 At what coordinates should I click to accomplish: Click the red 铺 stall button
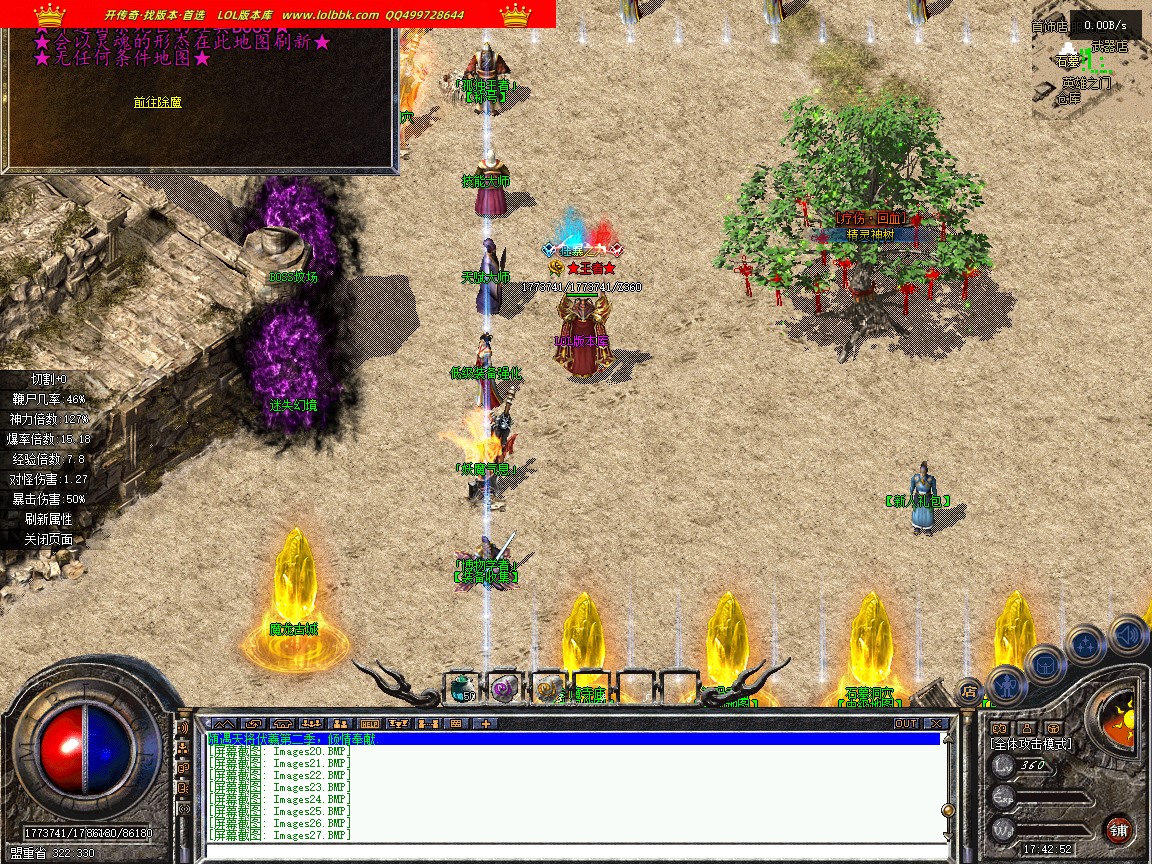coord(1118,829)
